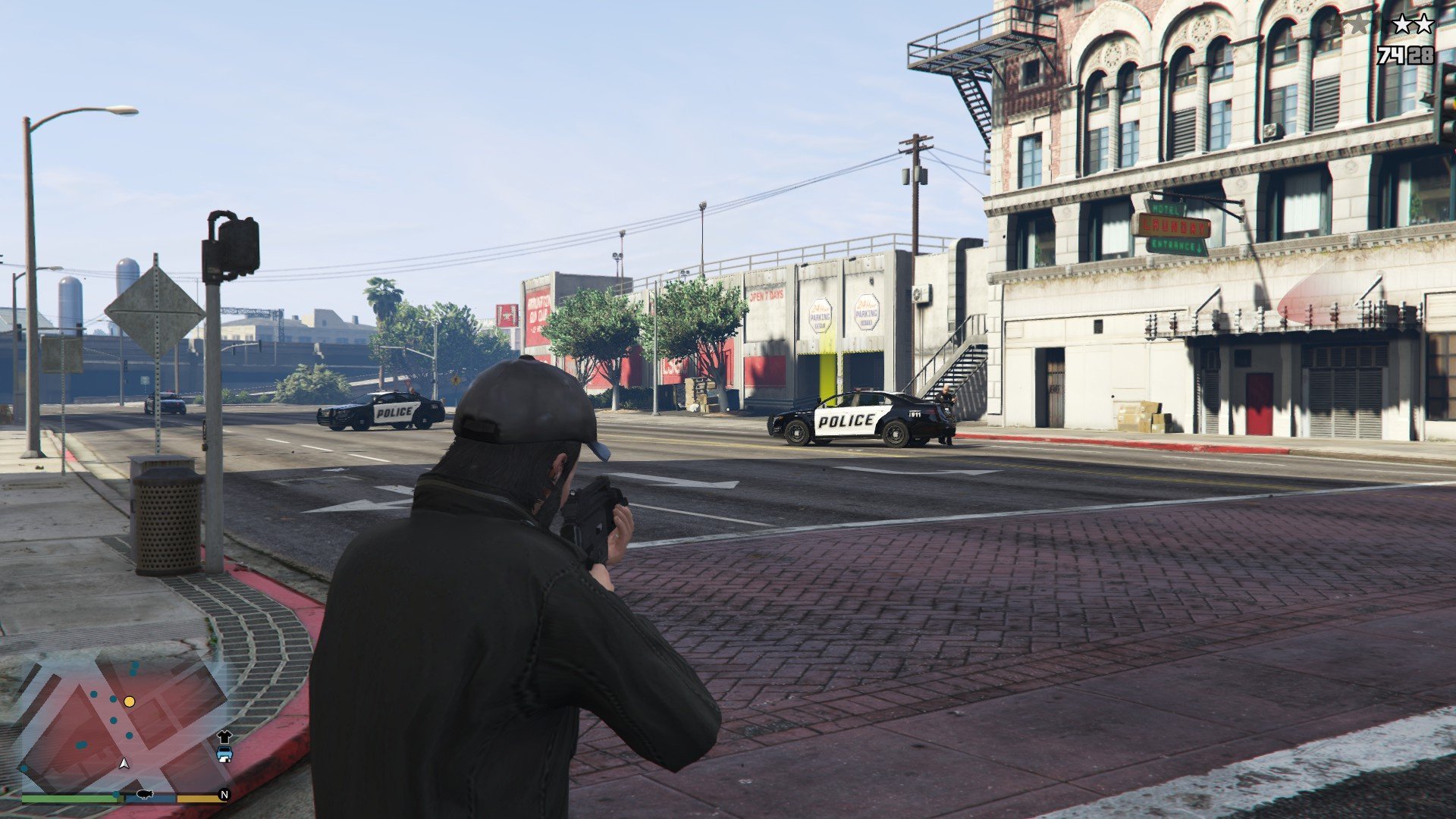The width and height of the screenshot is (1456, 819).
Task: Click the blue car garage marker
Action: (224, 754)
